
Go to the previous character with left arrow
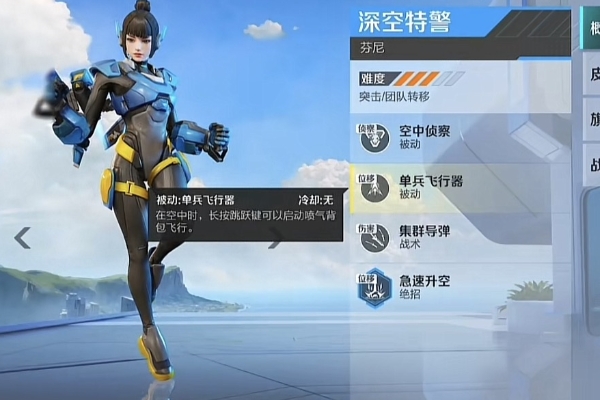(x=22, y=237)
